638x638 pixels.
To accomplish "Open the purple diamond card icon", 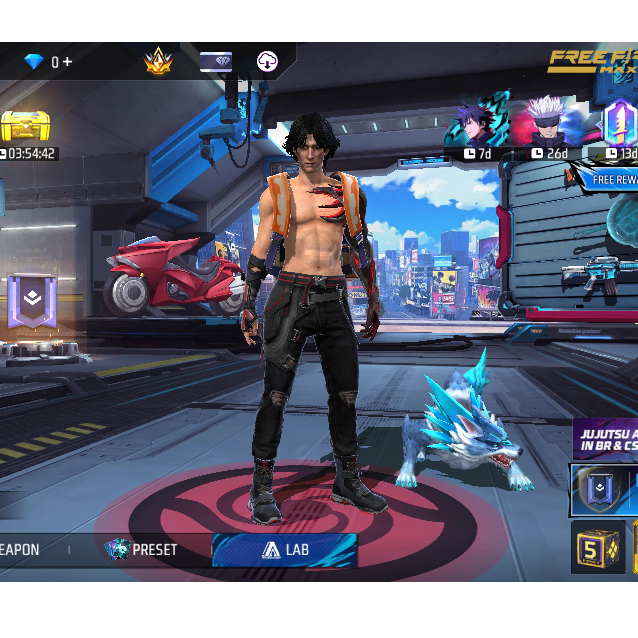I will click(x=216, y=62).
